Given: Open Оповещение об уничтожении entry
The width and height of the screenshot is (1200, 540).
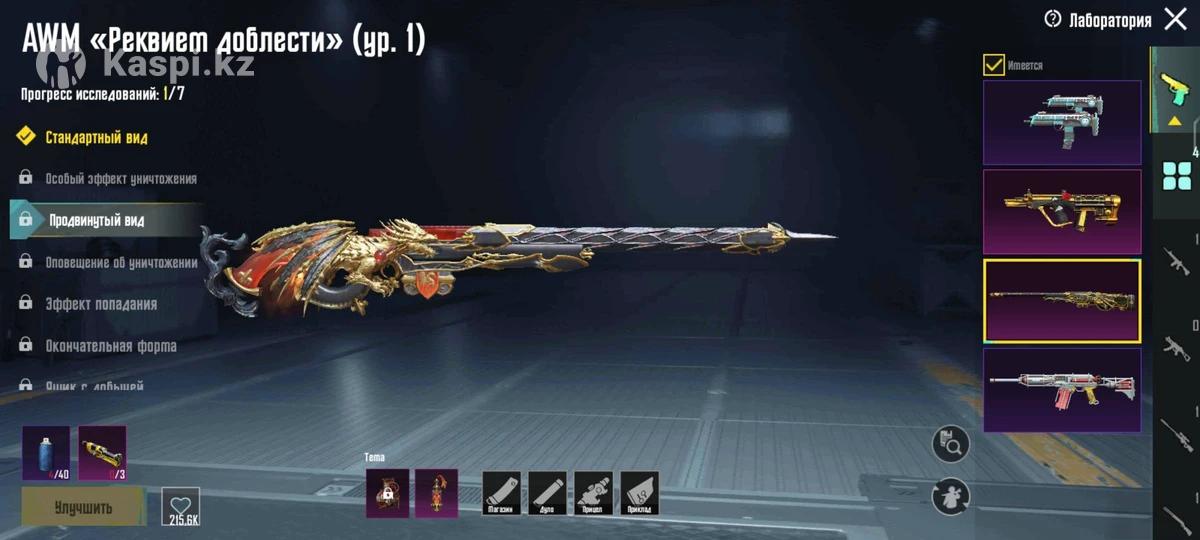Looking at the screenshot, I should pyautogui.click(x=120, y=262).
